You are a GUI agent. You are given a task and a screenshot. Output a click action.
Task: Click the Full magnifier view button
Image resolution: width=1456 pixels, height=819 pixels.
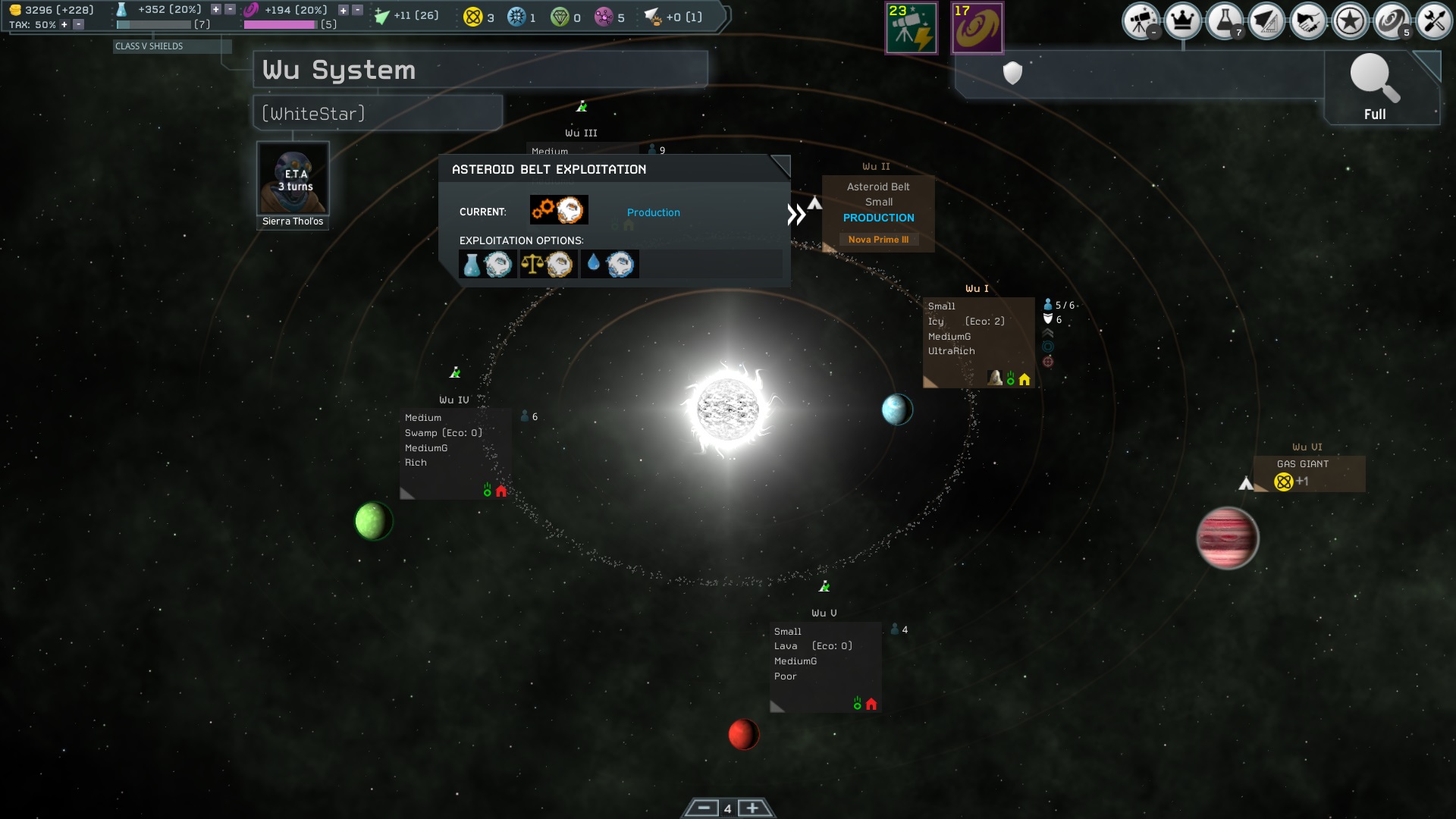tap(1374, 88)
